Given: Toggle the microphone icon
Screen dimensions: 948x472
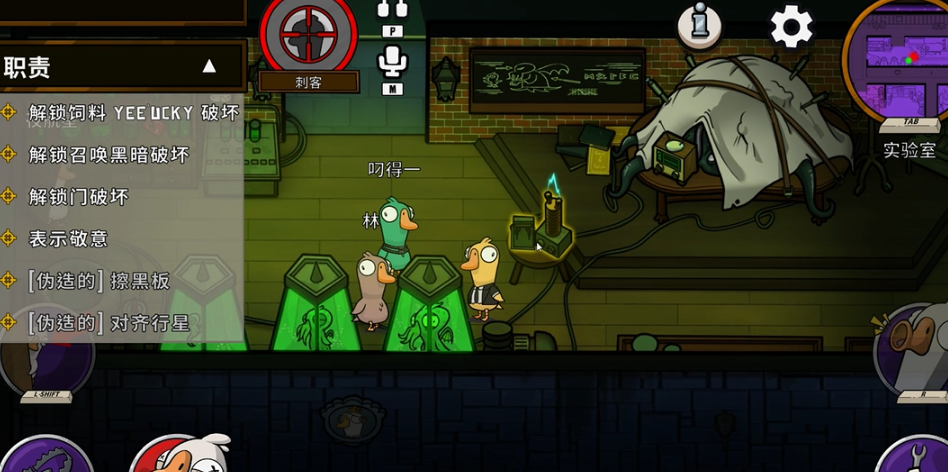Looking at the screenshot, I should [393, 63].
